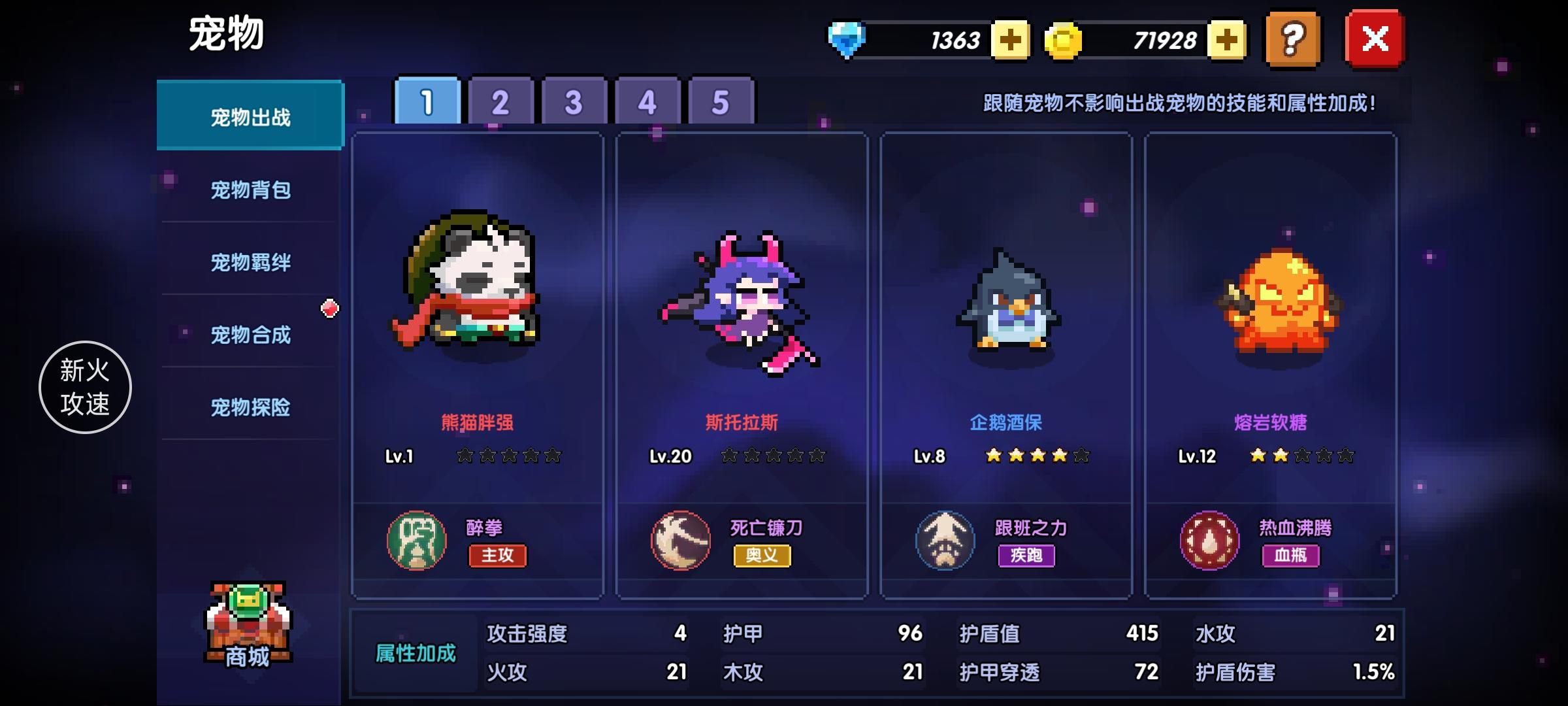Select the 宠物羁绊 sidebar entry
Image resolution: width=1568 pixels, height=706 pixels.
point(250,263)
